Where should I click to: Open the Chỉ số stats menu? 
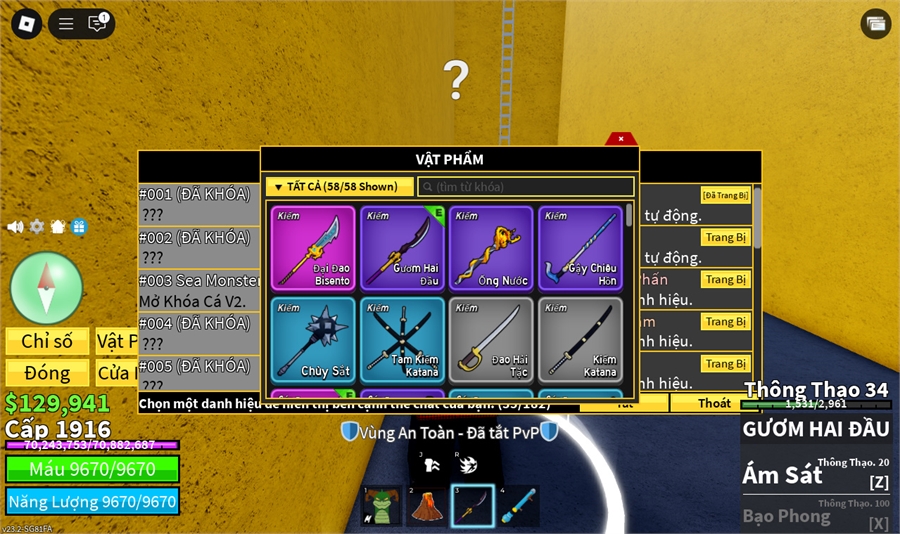pos(47,342)
